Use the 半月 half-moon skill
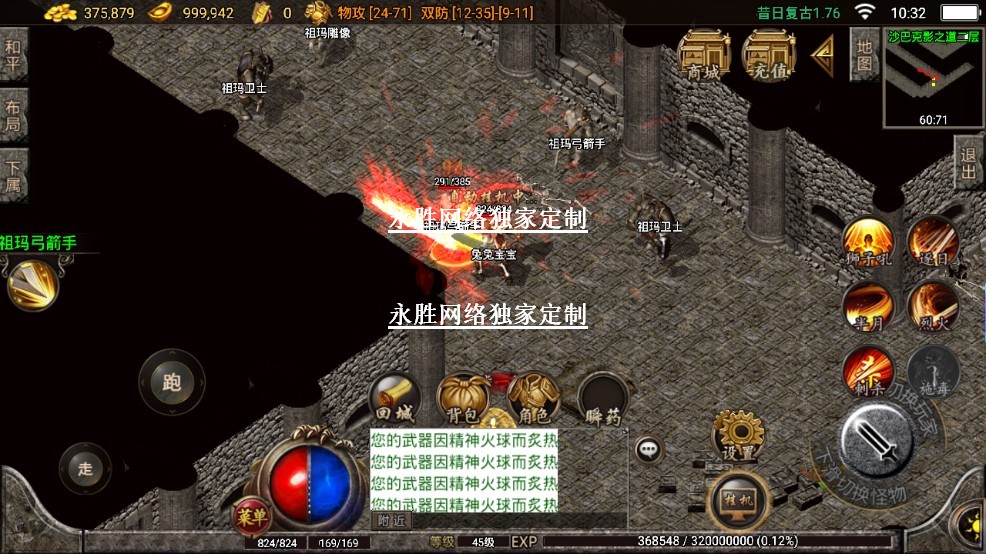The width and height of the screenshot is (986, 554). (x=867, y=305)
